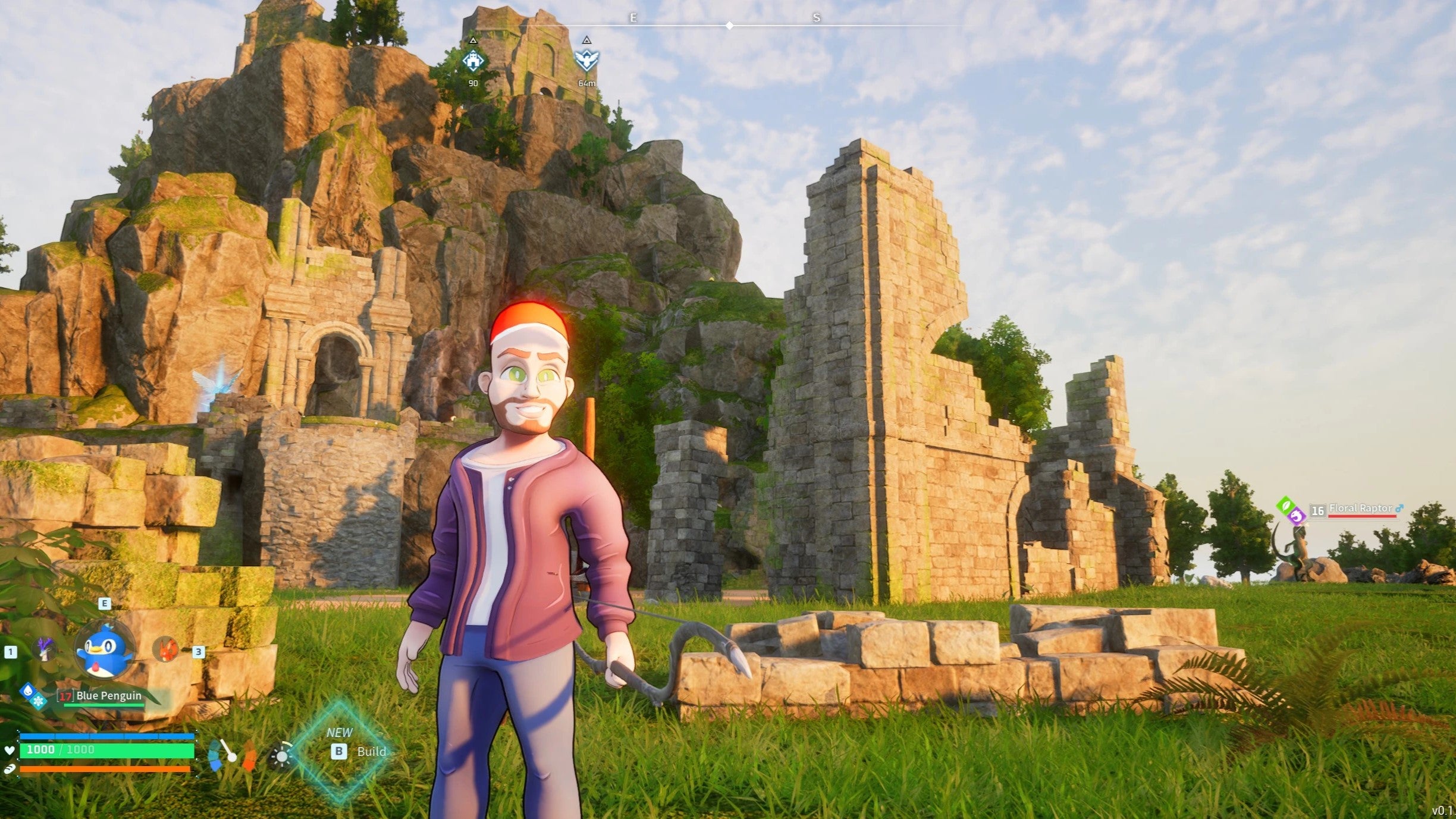Click the sun time-of-day indicator
Viewport: 1456px width, 819px height.
[281, 757]
